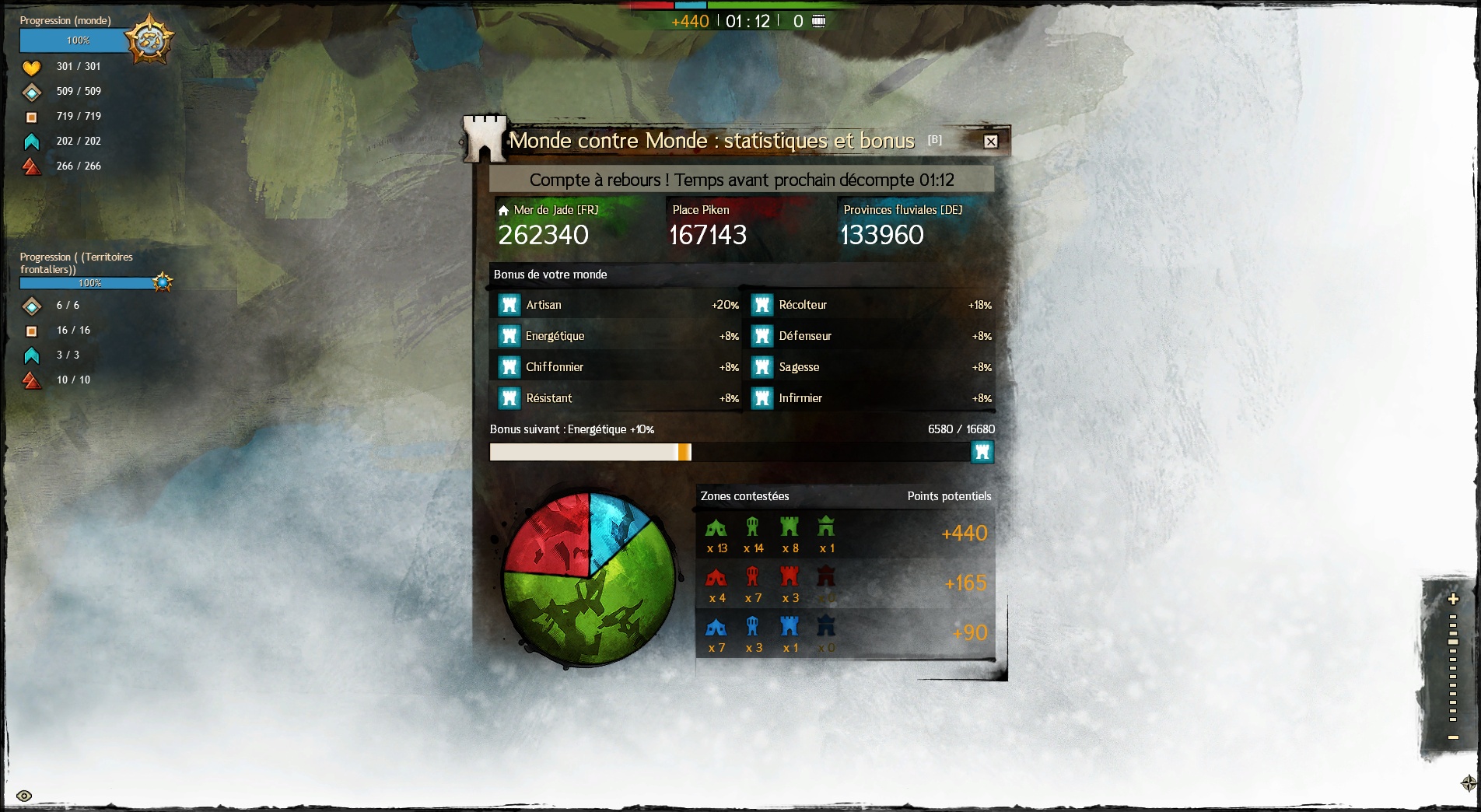Choose the Energétique bonus entry
The height and width of the screenshot is (812, 1481).
pos(618,336)
